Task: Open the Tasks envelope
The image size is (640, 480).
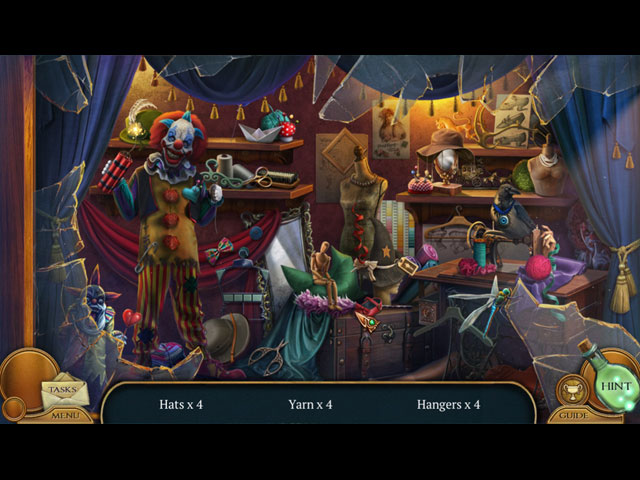Action: (62, 390)
